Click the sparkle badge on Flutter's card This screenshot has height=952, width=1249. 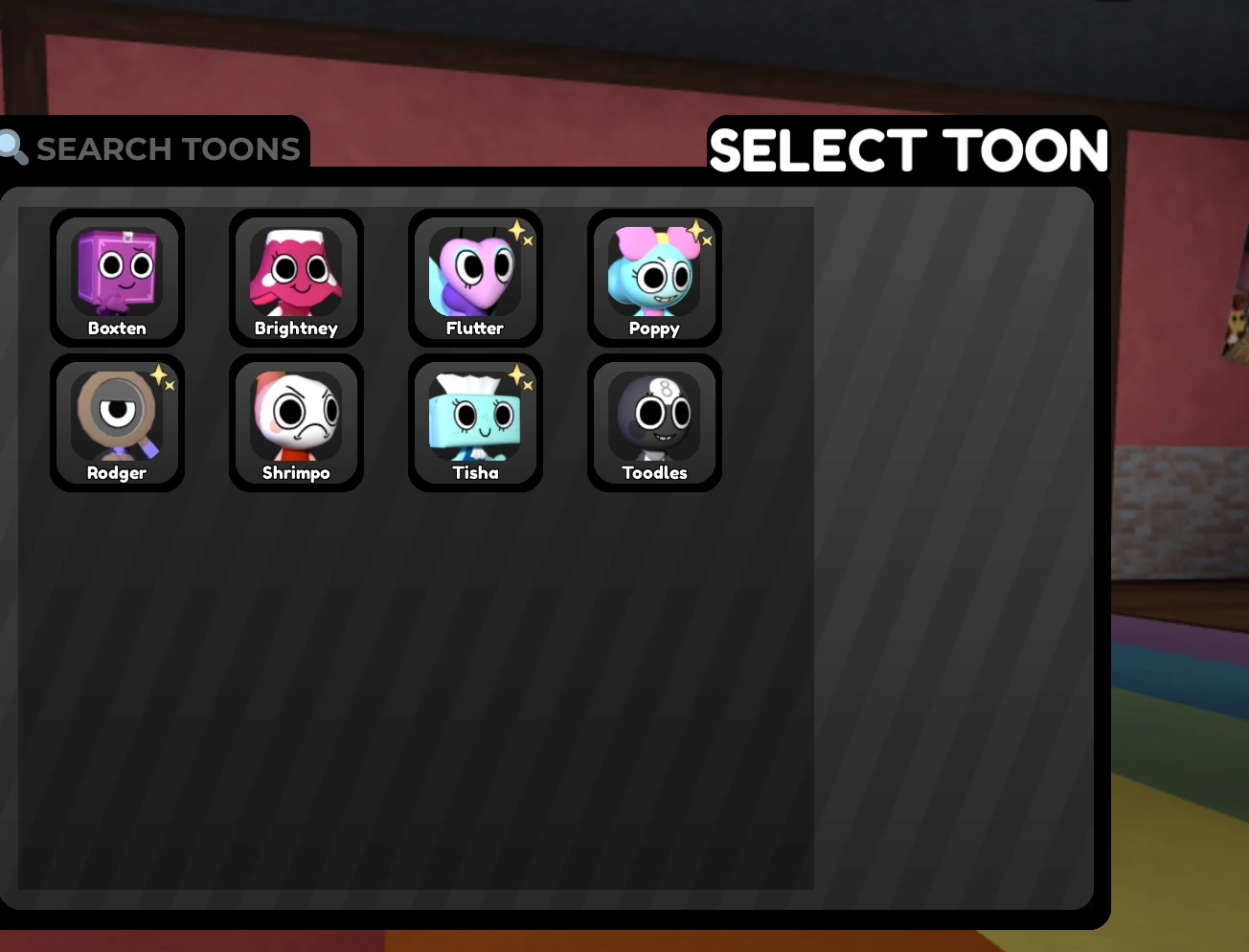click(x=517, y=230)
